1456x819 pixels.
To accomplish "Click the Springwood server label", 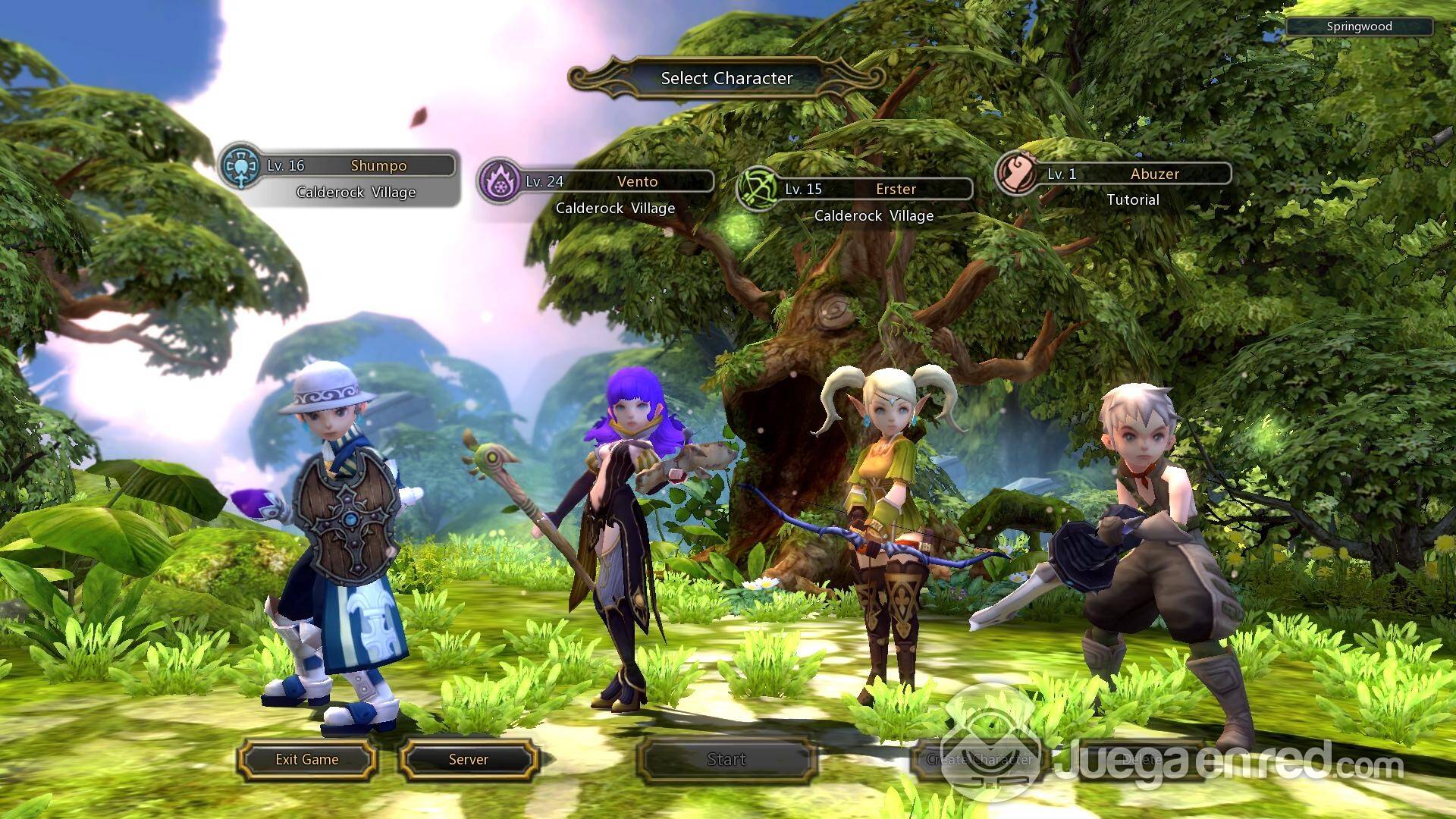I will pos(1359,27).
